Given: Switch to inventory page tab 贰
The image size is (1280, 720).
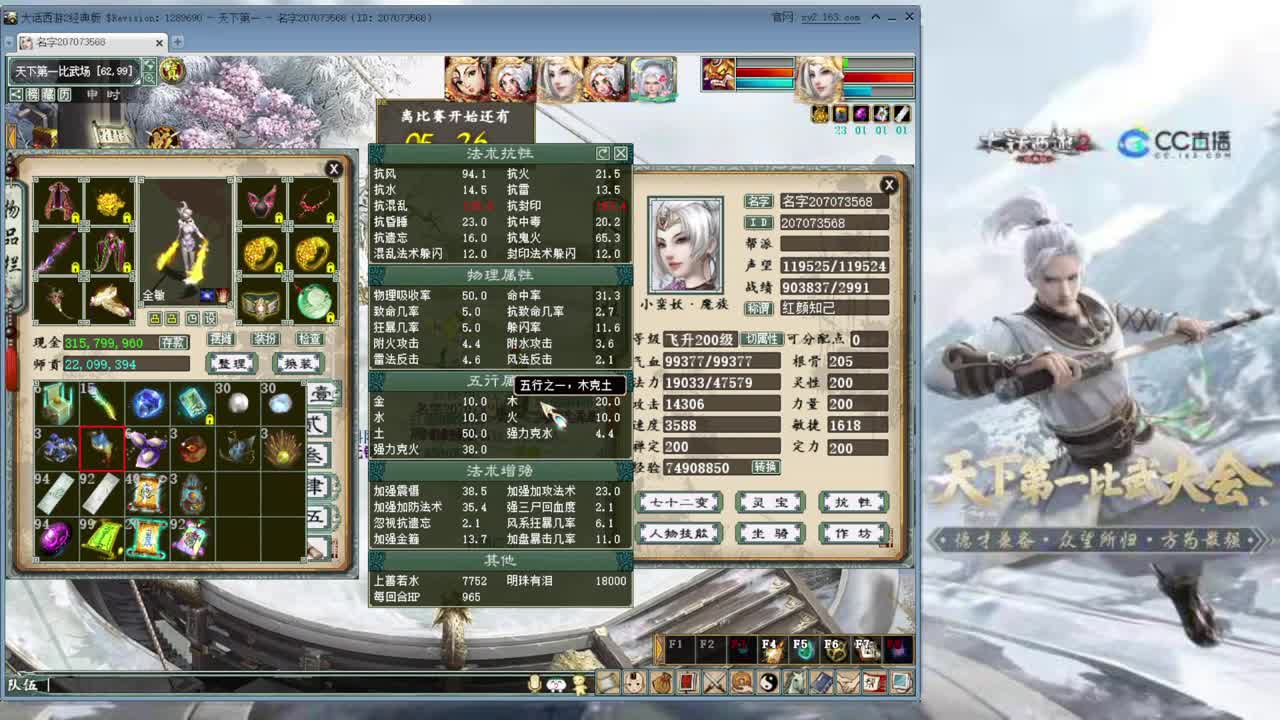Looking at the screenshot, I should coord(318,425).
